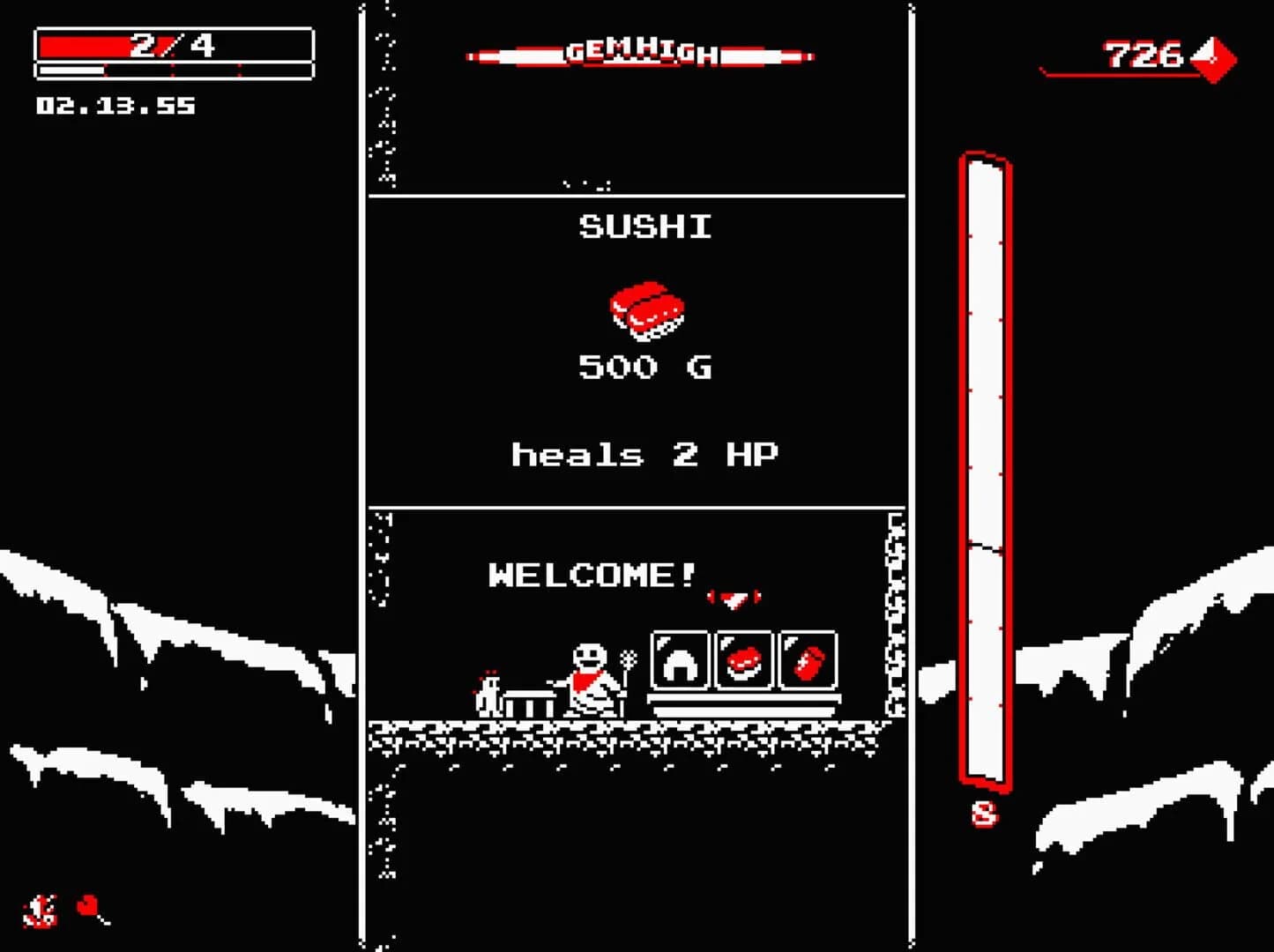Click the selection arrow above the shop items
The height and width of the screenshot is (952, 1274).
pos(734,598)
